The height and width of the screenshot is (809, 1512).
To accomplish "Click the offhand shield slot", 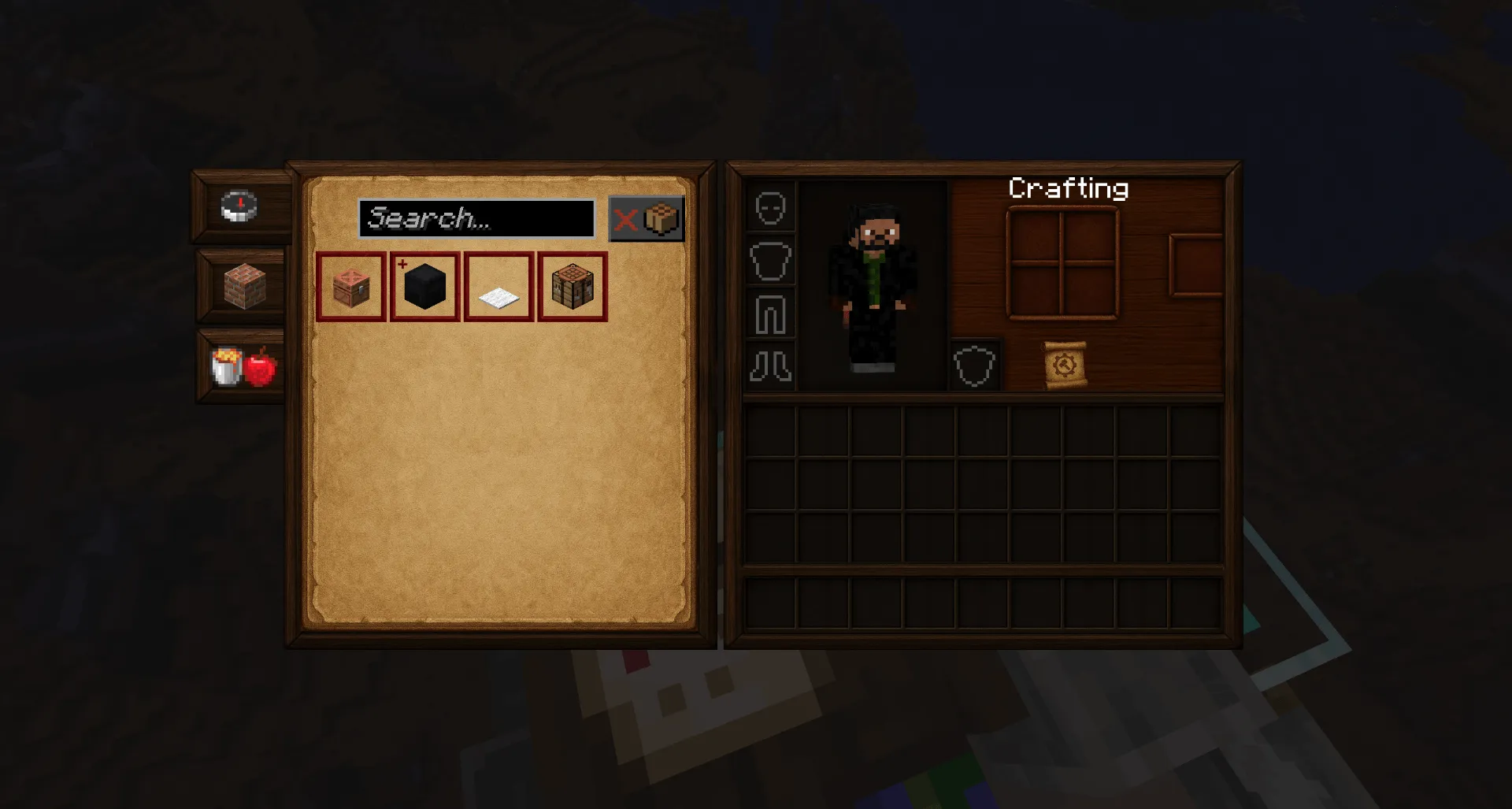I will click(976, 364).
